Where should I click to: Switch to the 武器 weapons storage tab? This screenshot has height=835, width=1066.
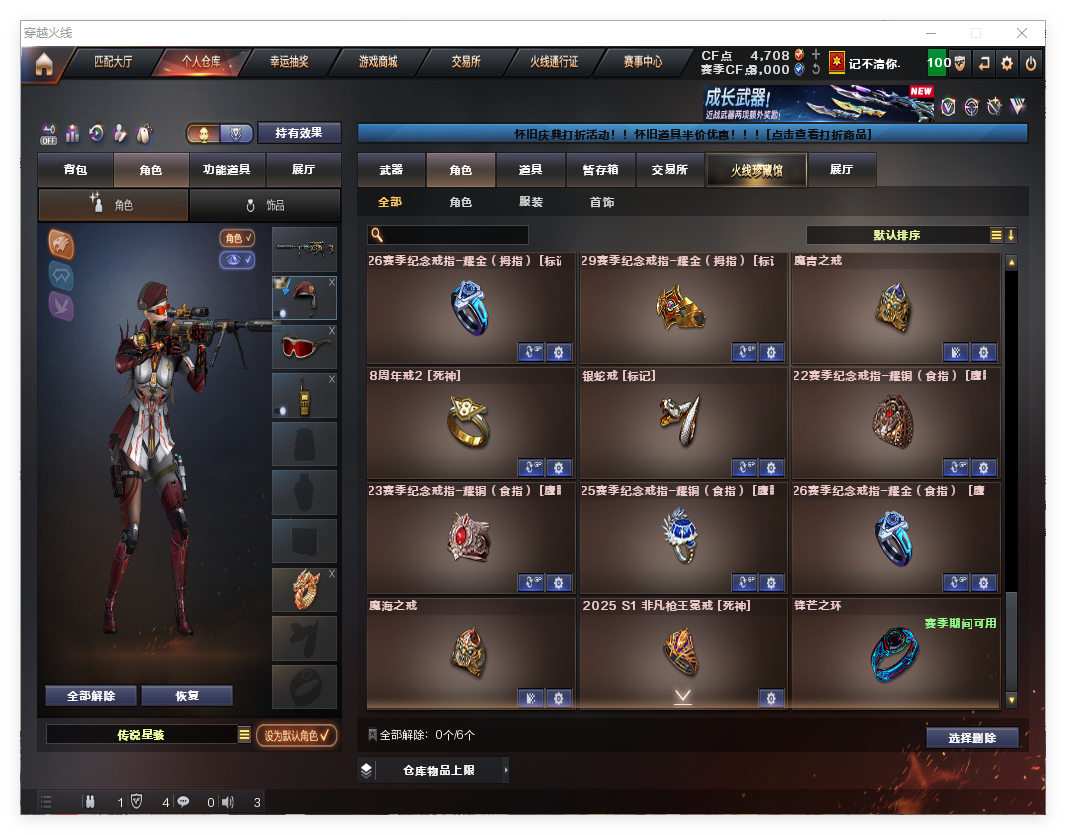(391, 170)
